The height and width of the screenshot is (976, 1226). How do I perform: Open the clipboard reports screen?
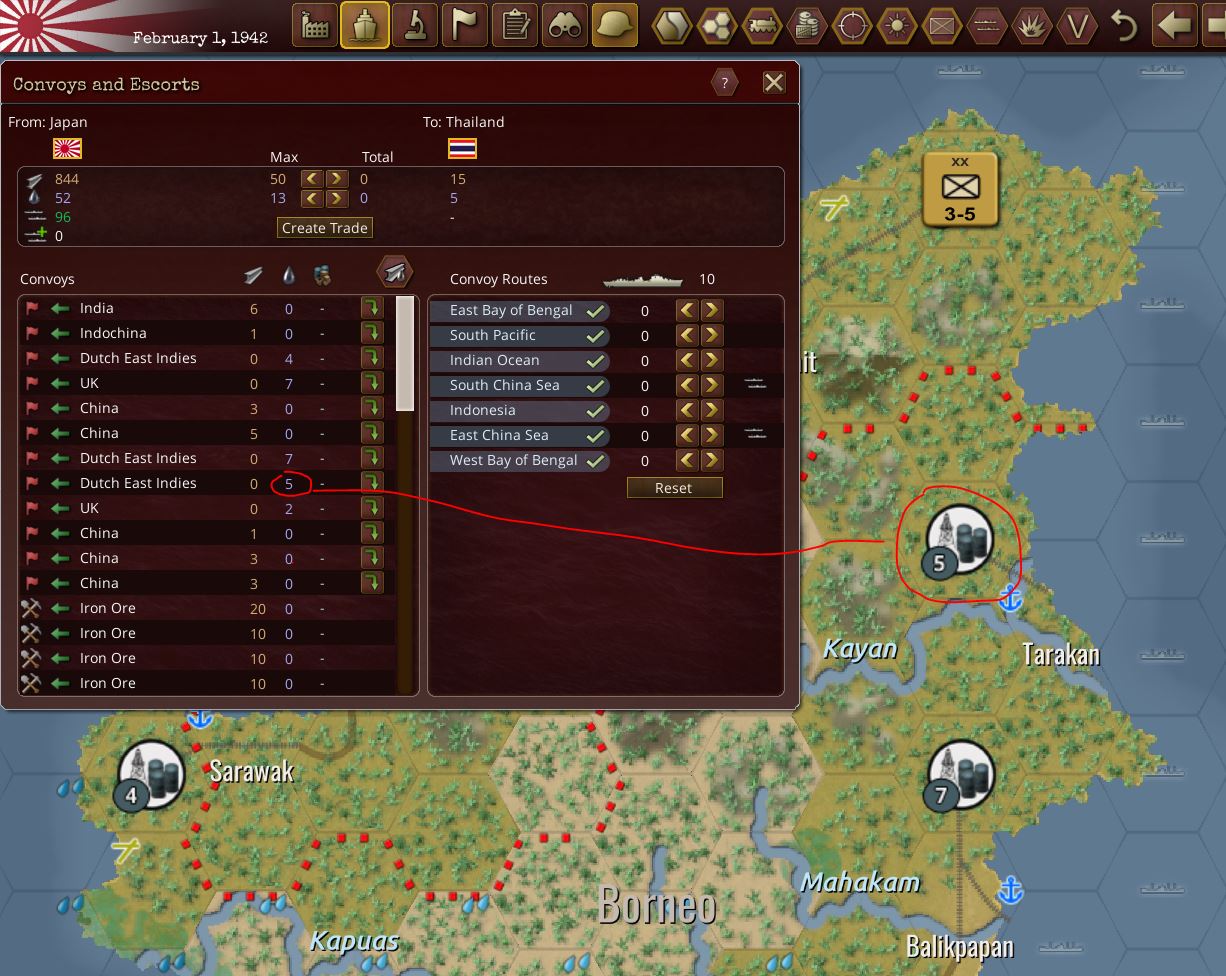515,26
